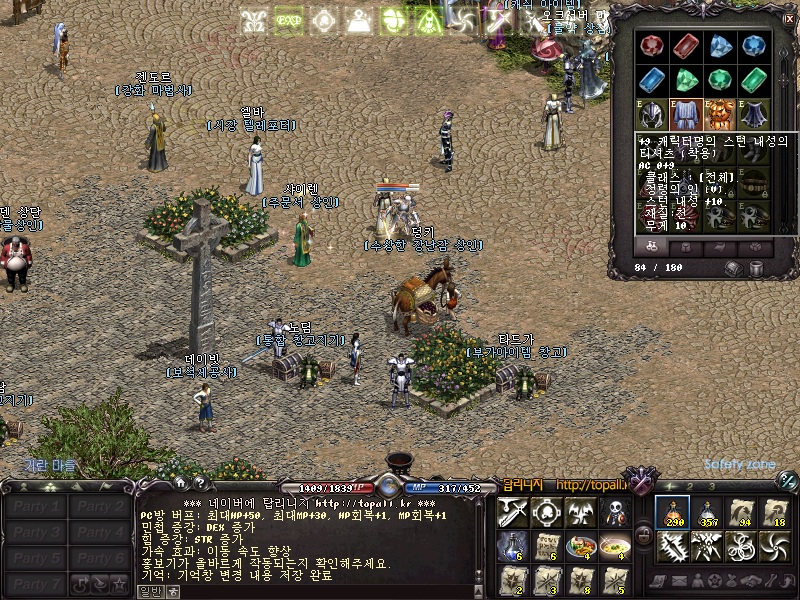Close the inventory window
Screen dimensions: 800x600
click(789, 18)
